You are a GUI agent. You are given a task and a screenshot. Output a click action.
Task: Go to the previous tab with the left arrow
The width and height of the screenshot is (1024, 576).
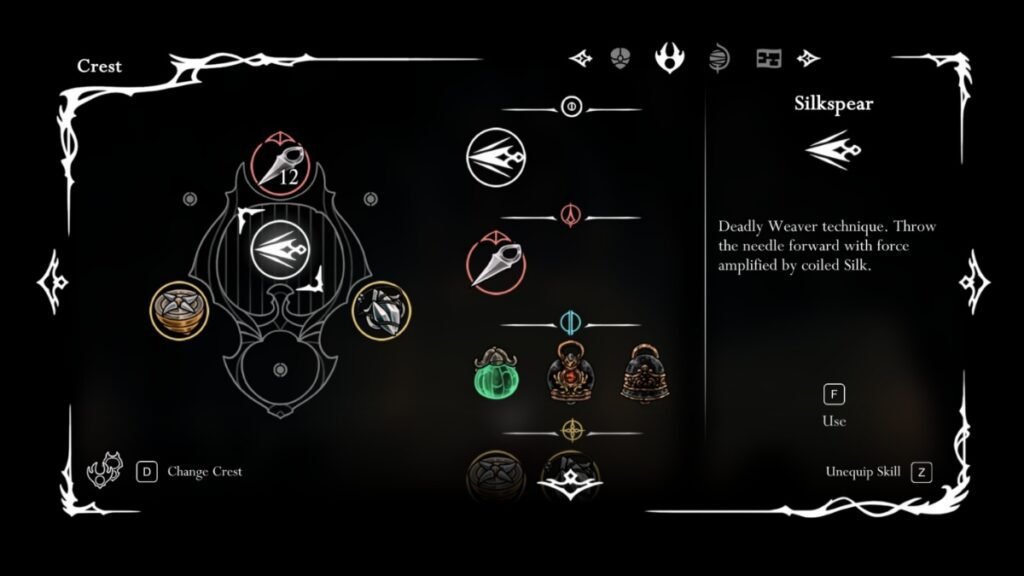pyautogui.click(x=580, y=58)
